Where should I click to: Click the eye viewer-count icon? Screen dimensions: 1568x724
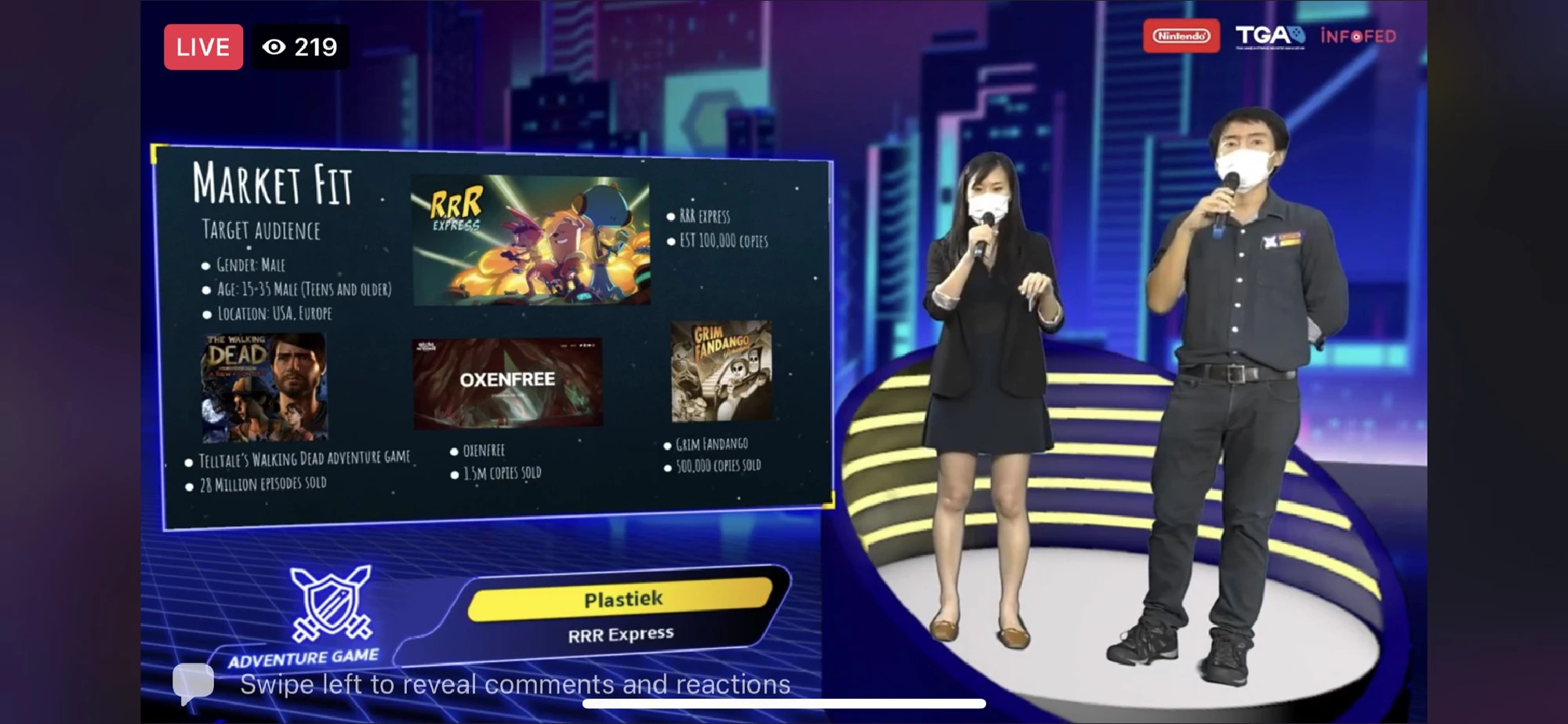pyautogui.click(x=276, y=47)
